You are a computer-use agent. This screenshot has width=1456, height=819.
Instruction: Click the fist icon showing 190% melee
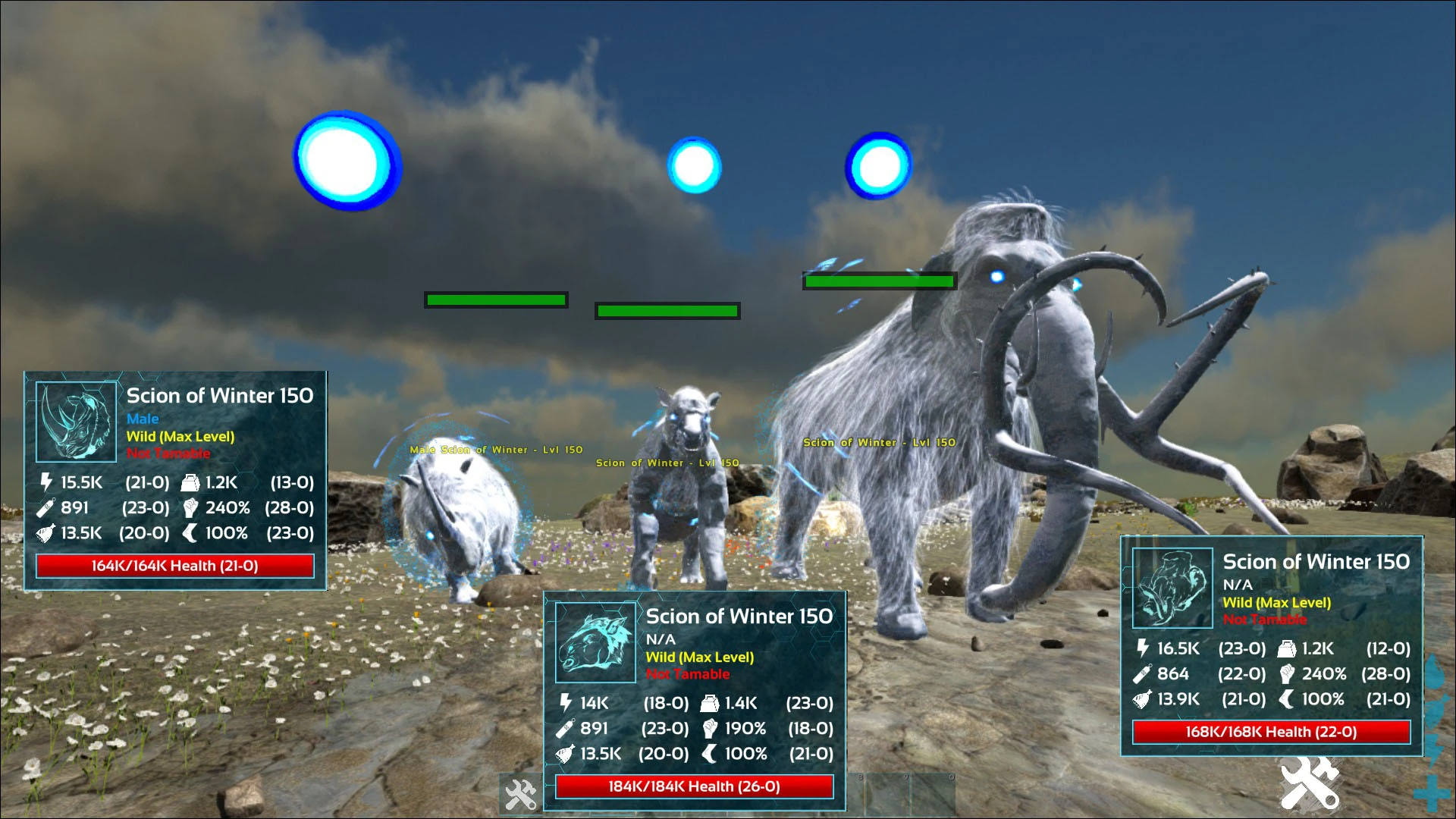click(710, 728)
